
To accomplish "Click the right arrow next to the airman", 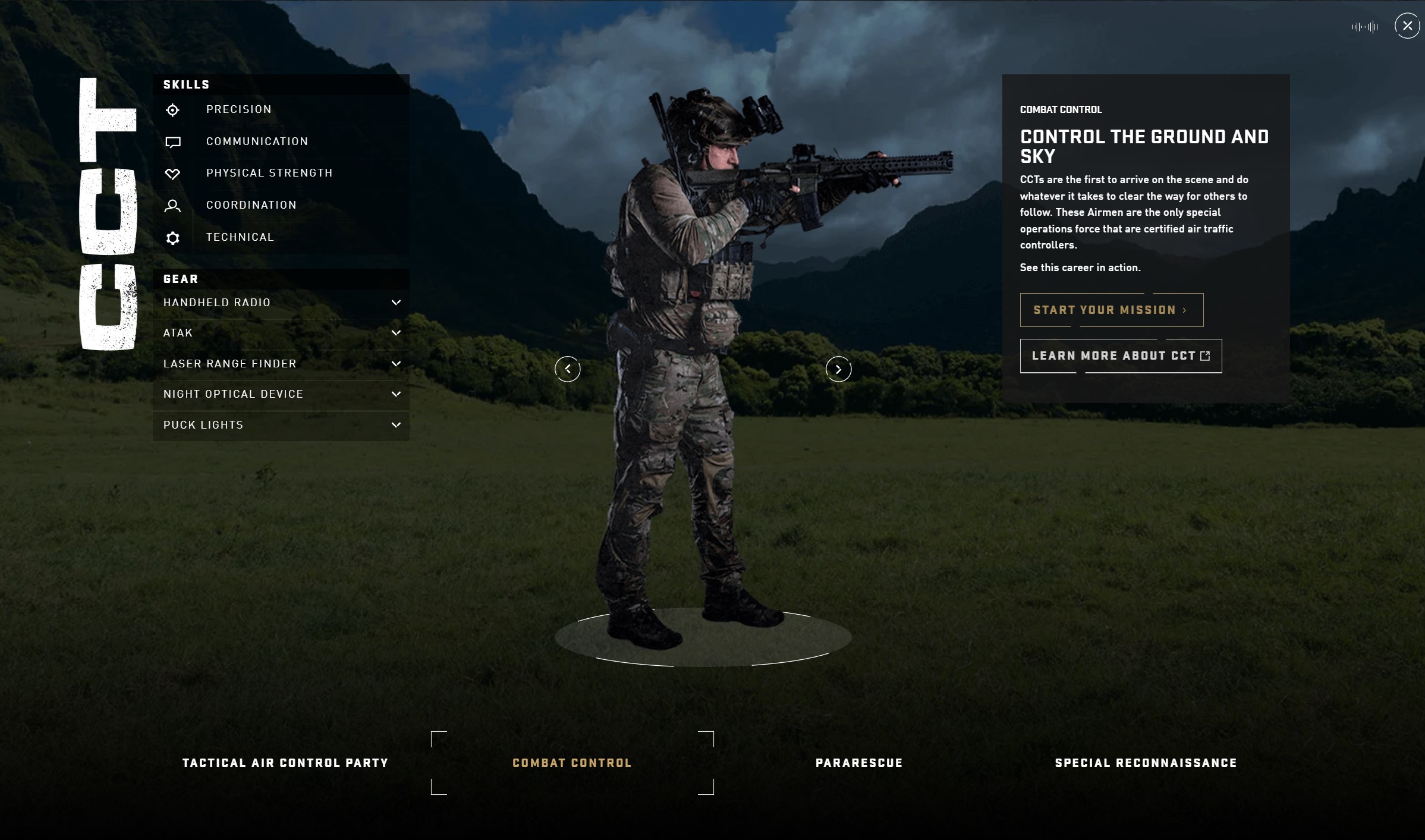I will [x=838, y=369].
